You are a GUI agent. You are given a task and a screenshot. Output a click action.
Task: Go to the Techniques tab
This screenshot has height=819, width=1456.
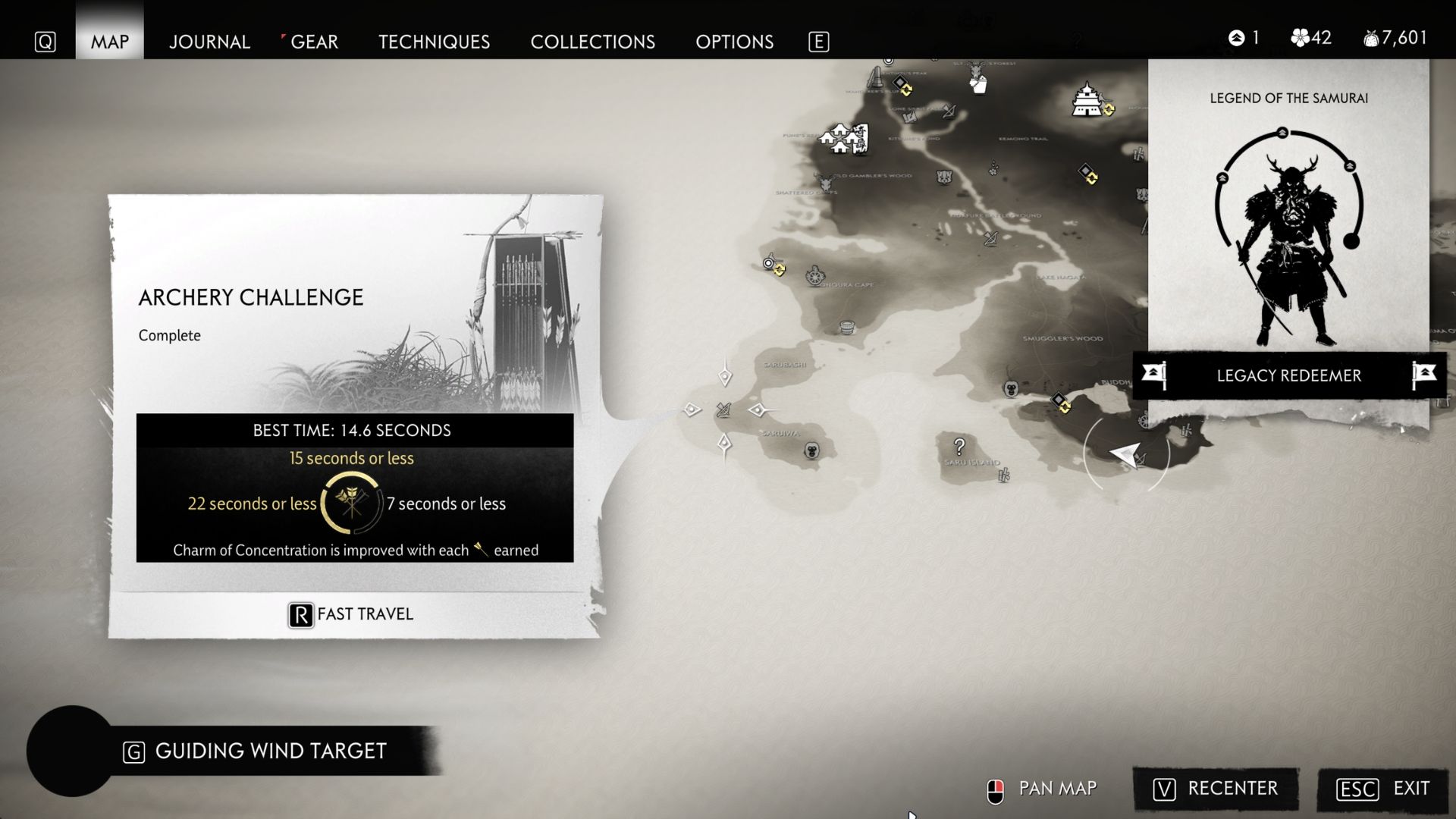coord(434,42)
